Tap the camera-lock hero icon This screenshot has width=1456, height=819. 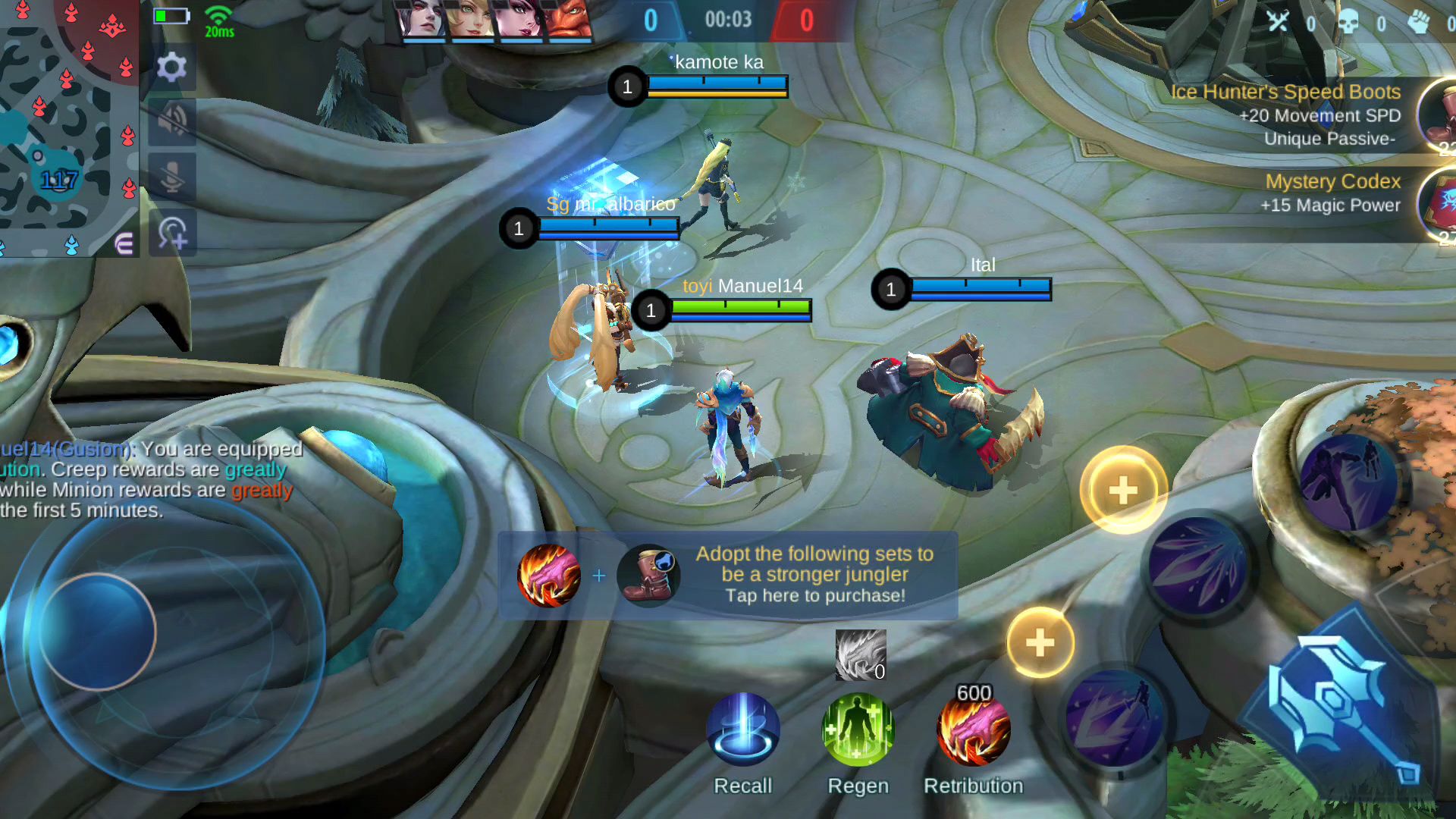172,234
